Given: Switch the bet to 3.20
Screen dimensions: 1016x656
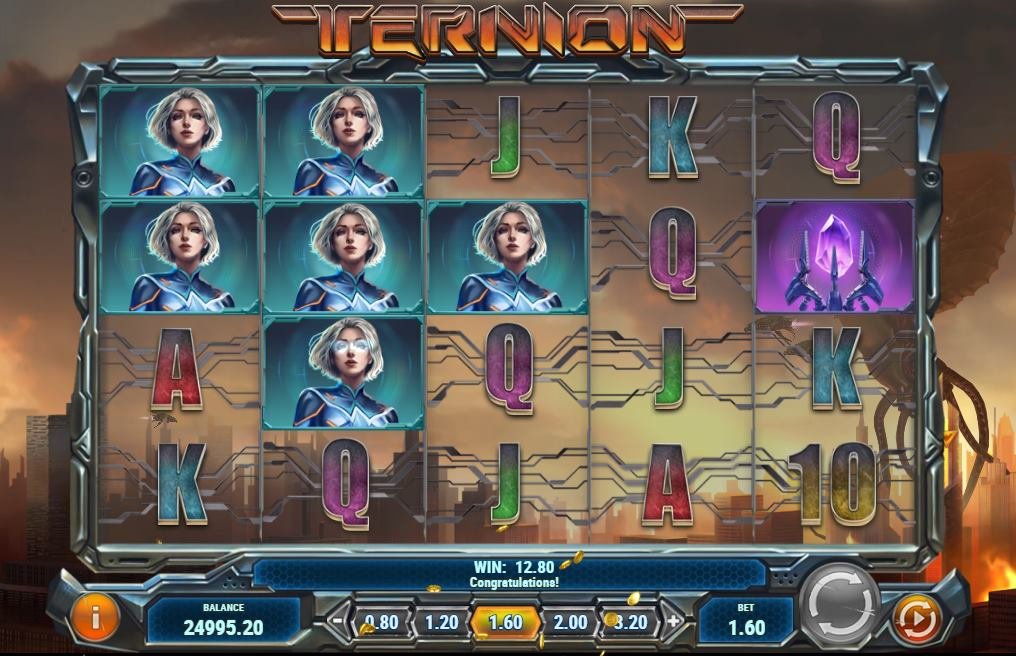Looking at the screenshot, I should click(632, 622).
